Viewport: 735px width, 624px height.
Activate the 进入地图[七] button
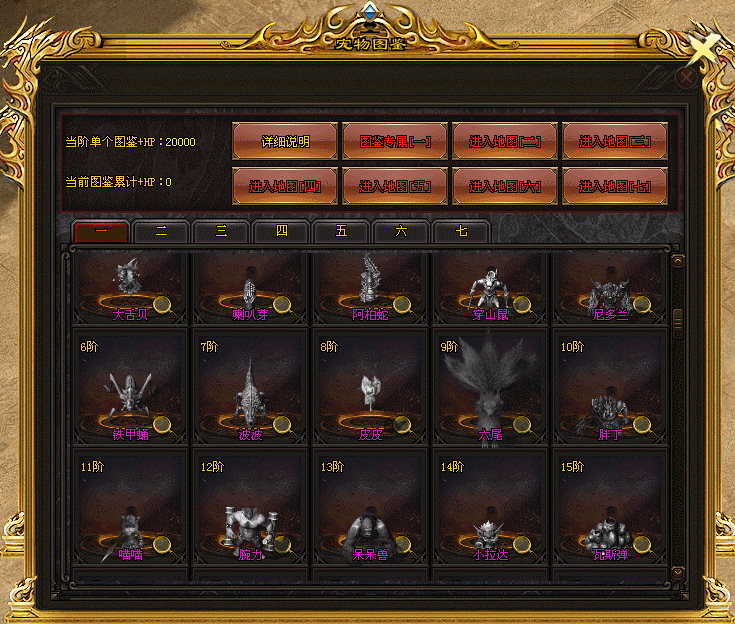coord(615,186)
